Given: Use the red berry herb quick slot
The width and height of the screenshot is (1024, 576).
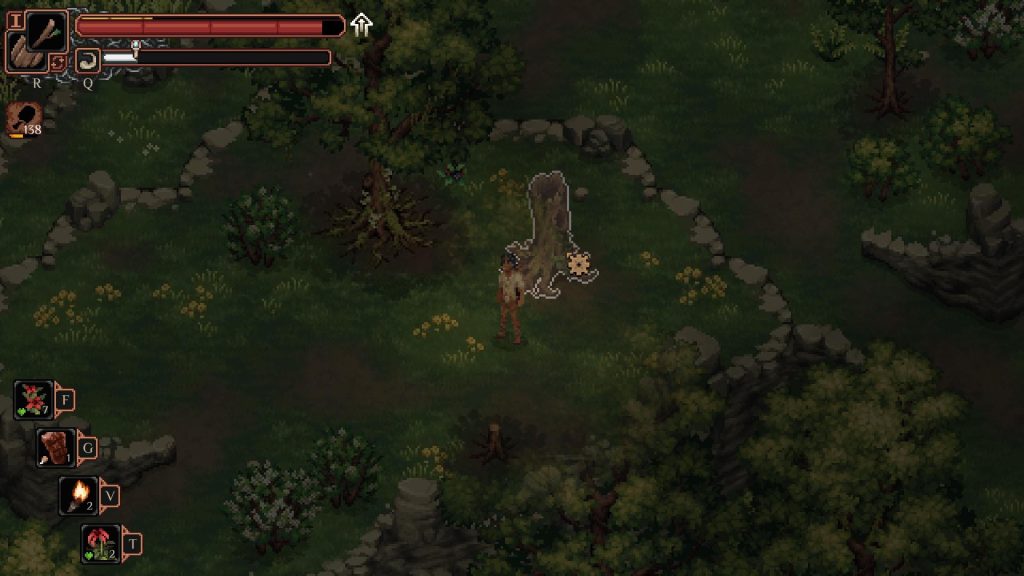Looking at the screenshot, I should point(33,400).
